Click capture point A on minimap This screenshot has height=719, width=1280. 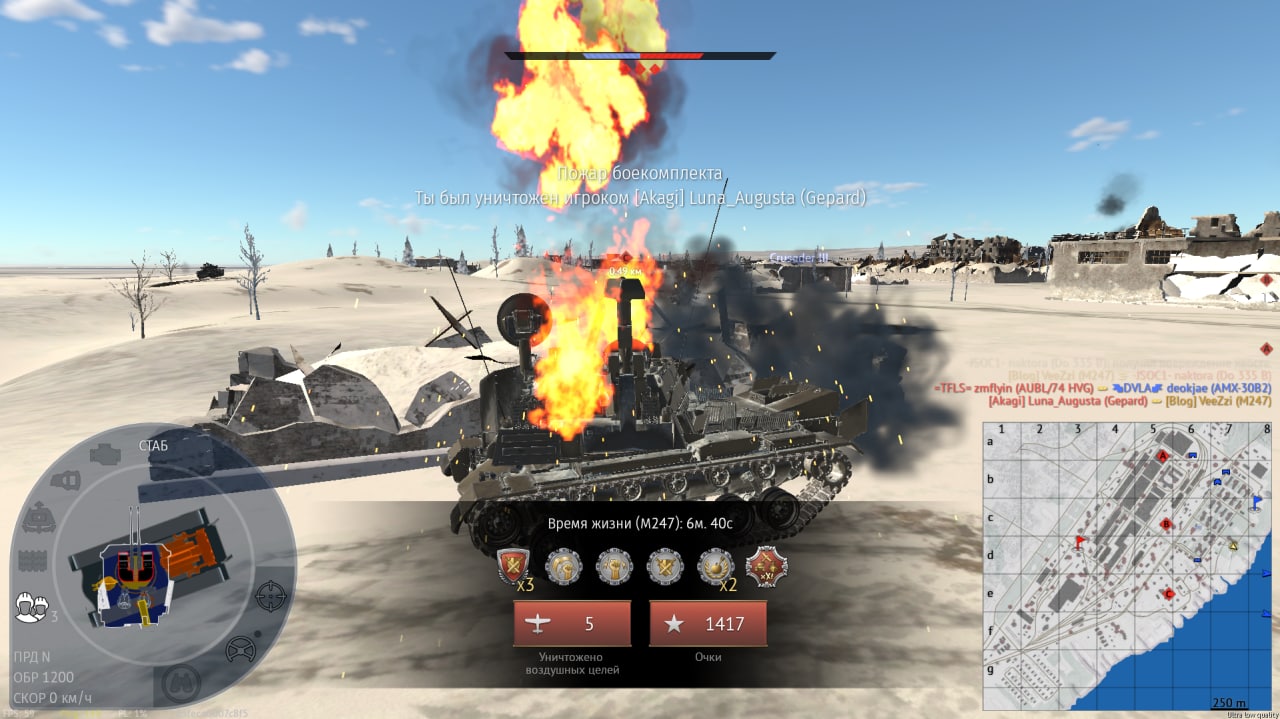pyautogui.click(x=1162, y=455)
